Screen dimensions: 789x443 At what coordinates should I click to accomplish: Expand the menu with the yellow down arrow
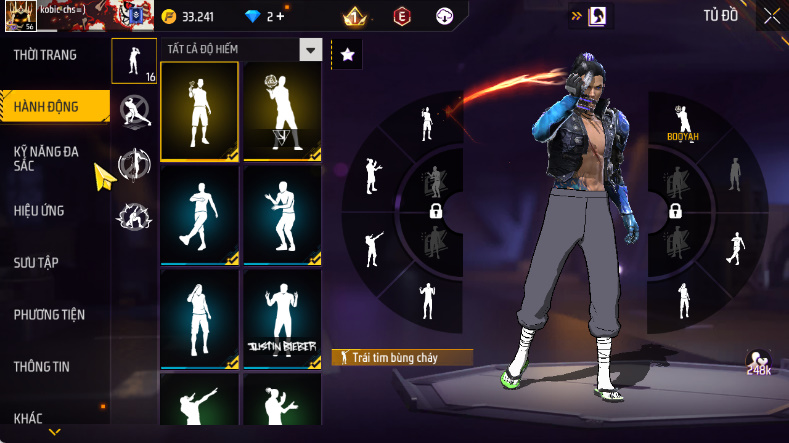(x=55, y=432)
